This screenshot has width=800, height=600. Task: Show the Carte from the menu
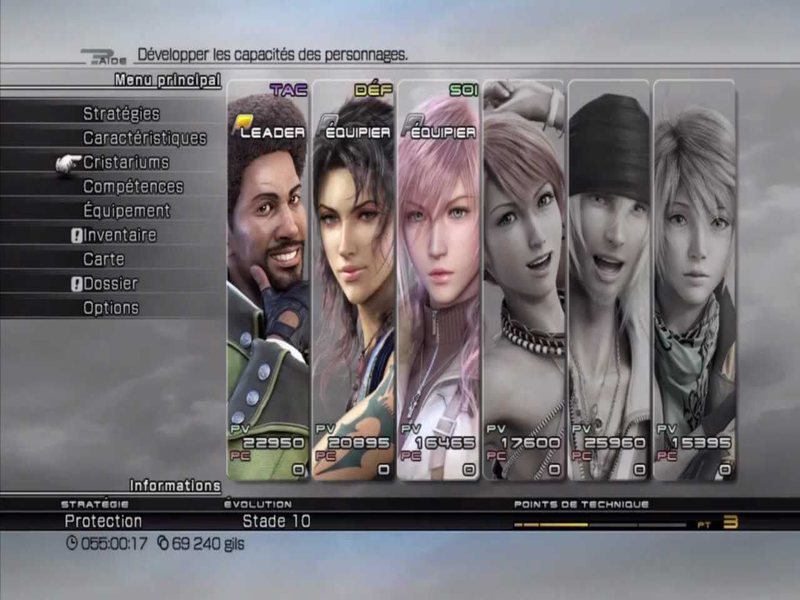(104, 259)
